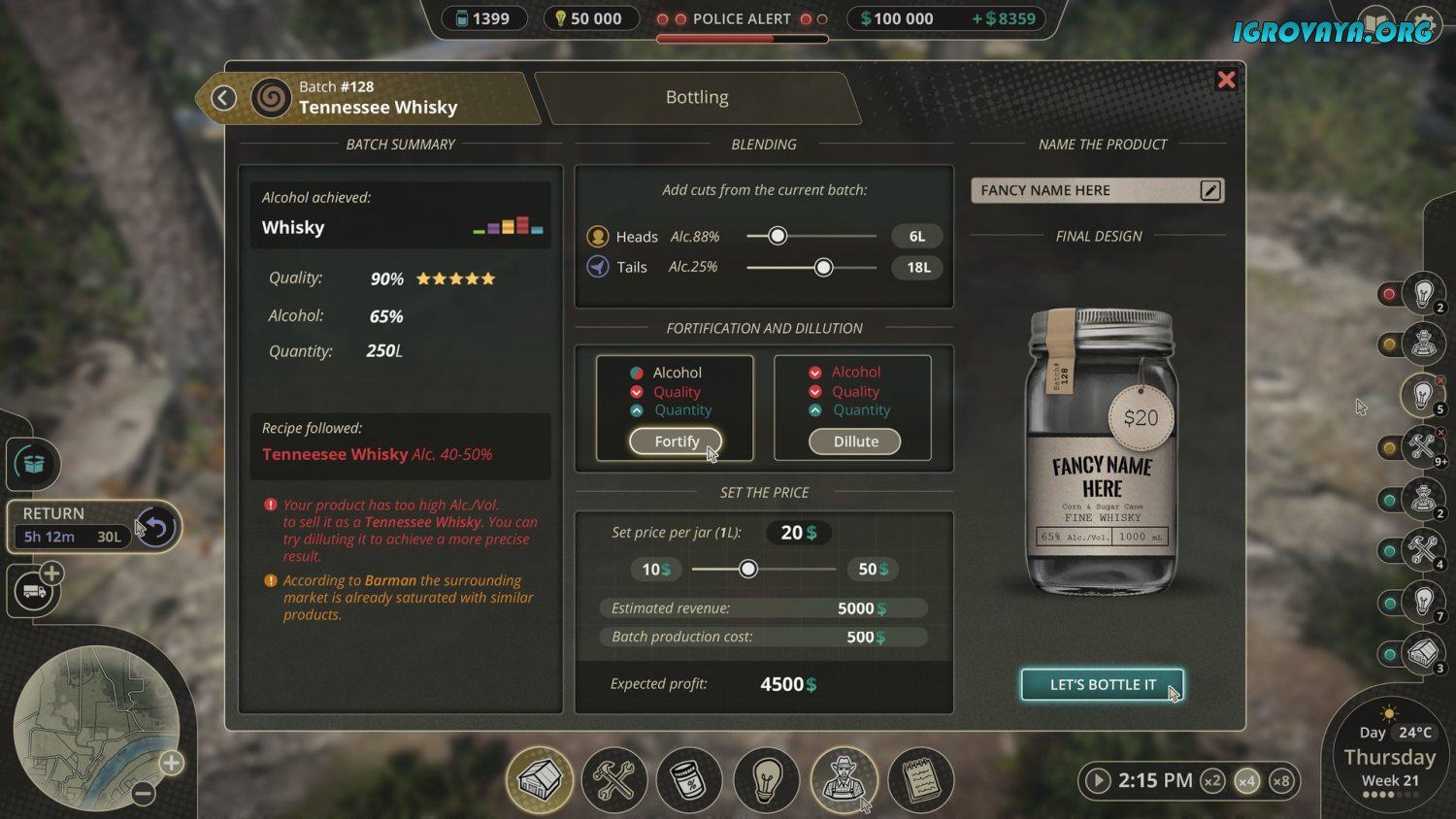Confirm with Let's Bottle It

tap(1102, 684)
